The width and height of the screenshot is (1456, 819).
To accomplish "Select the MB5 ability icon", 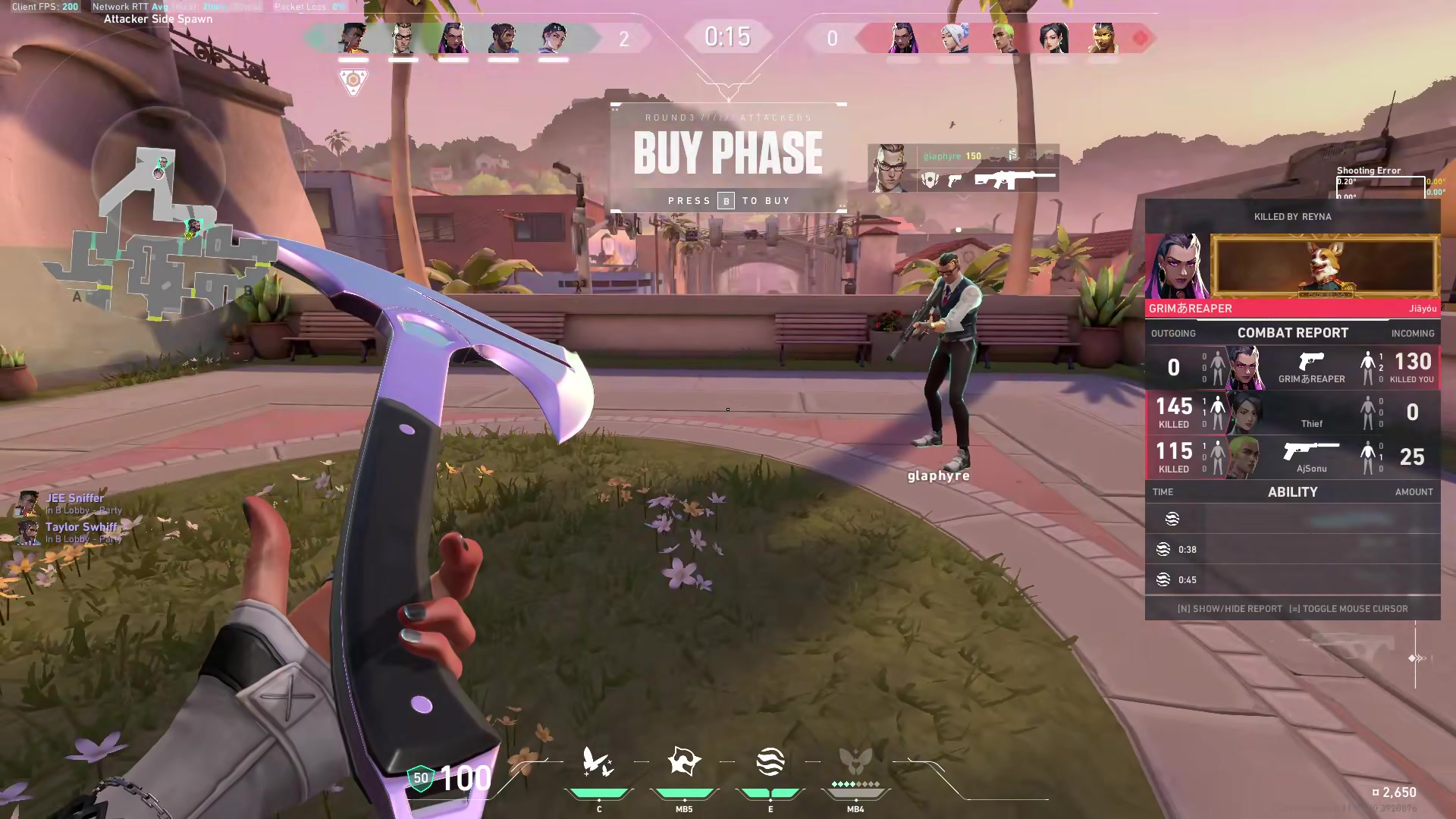I will click(x=685, y=762).
